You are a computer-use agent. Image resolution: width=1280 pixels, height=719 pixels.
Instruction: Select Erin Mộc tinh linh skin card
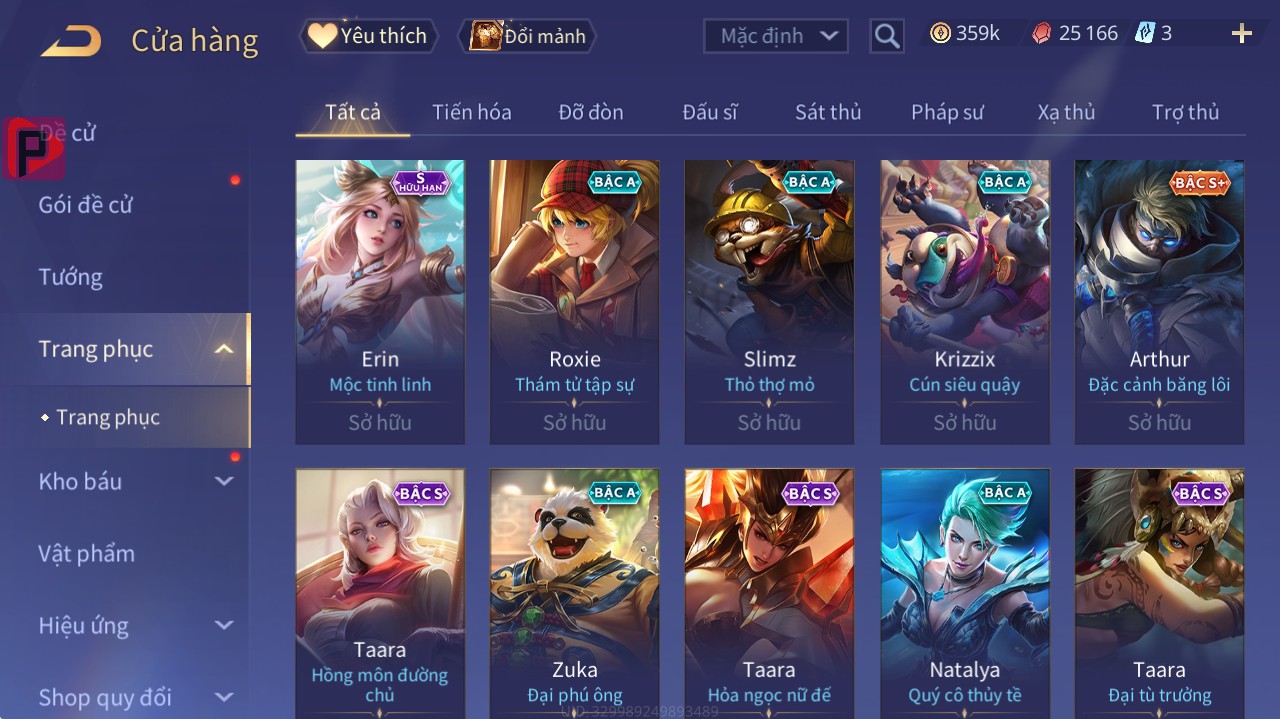click(x=380, y=300)
